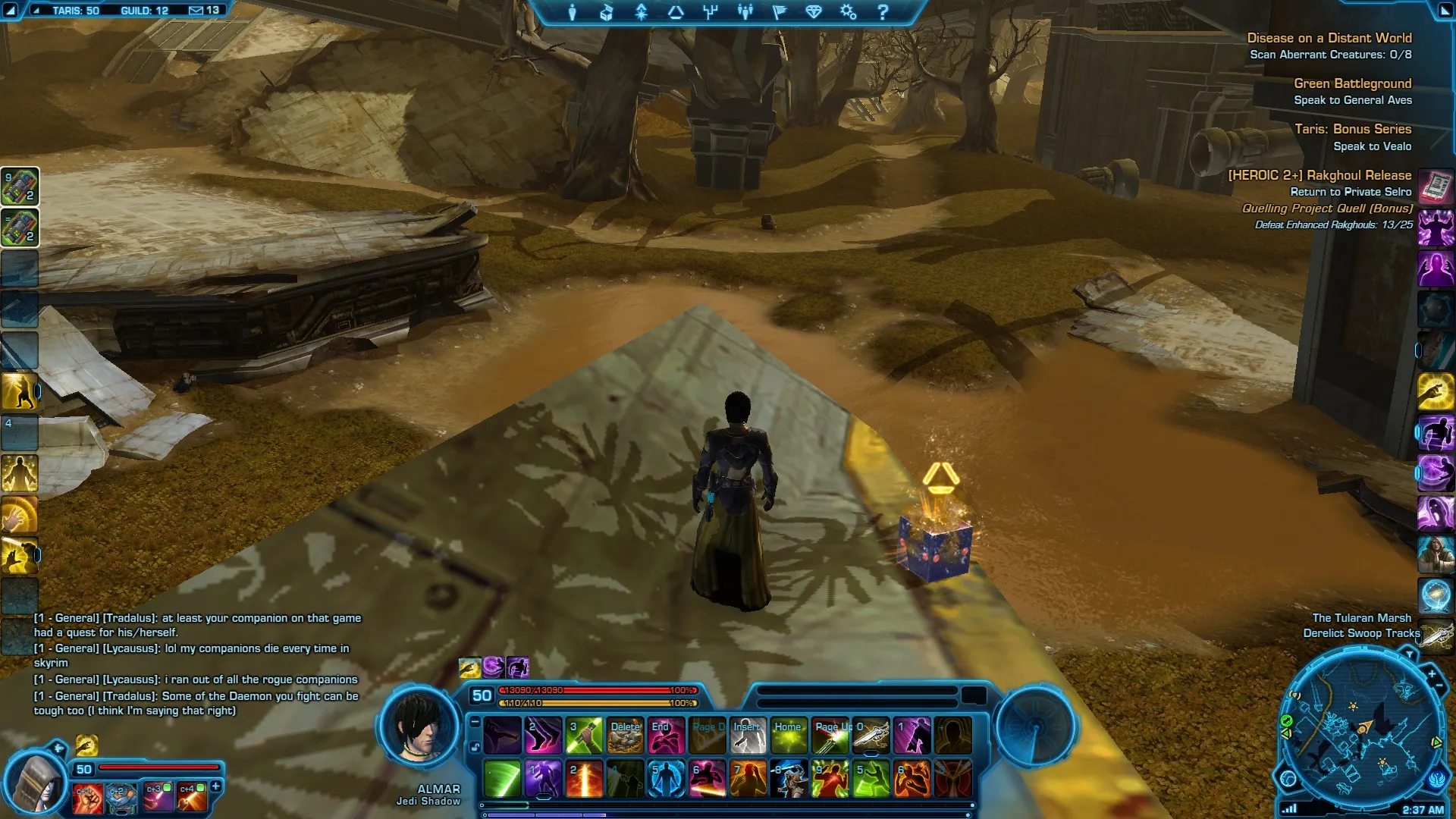Open the skill tree icon in the top menu

tap(711, 12)
